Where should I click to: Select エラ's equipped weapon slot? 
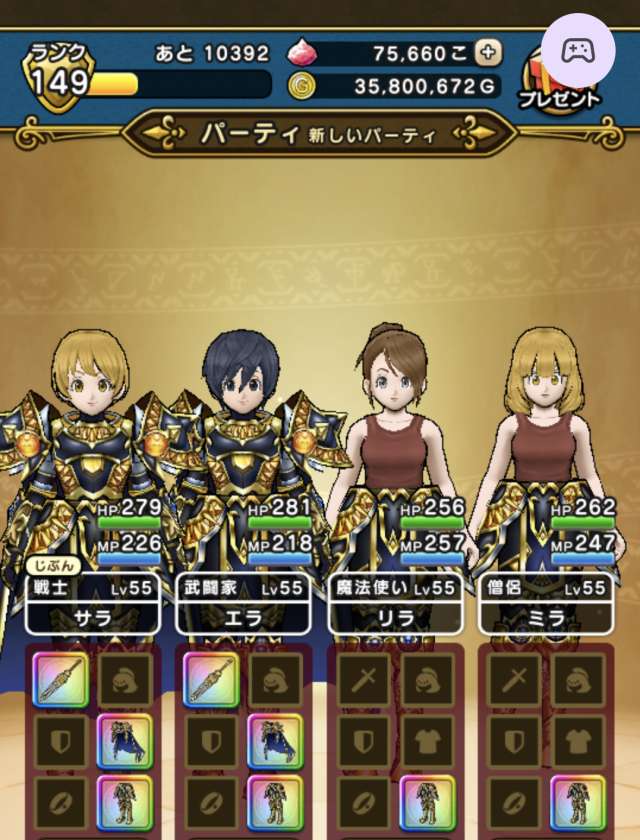pos(211,681)
